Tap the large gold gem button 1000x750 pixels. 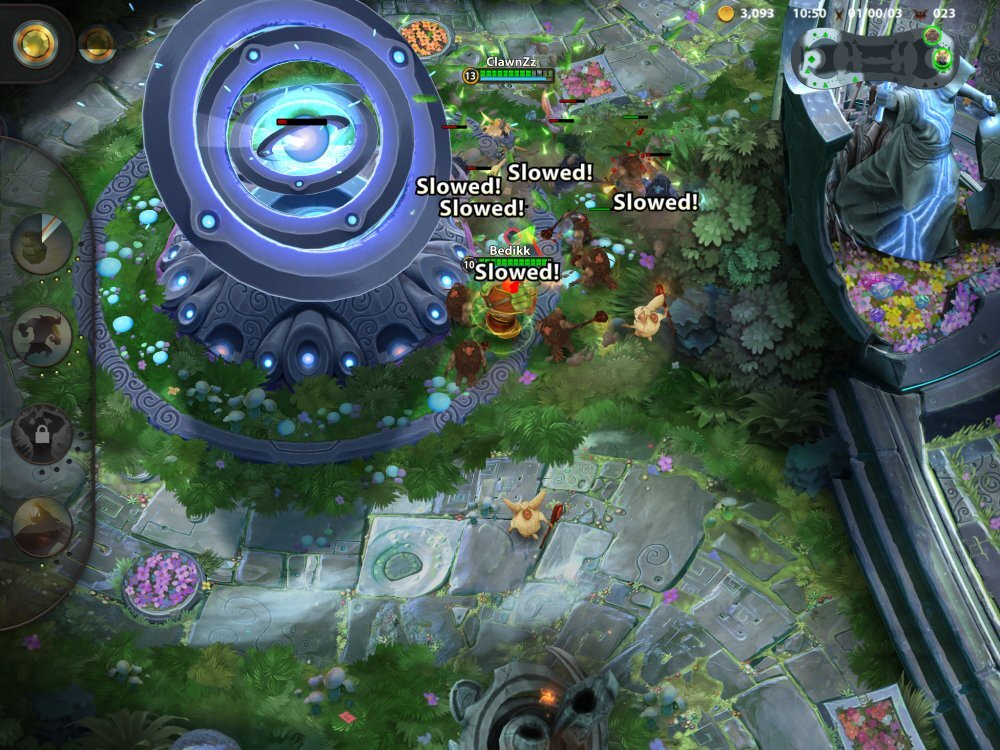[35, 42]
